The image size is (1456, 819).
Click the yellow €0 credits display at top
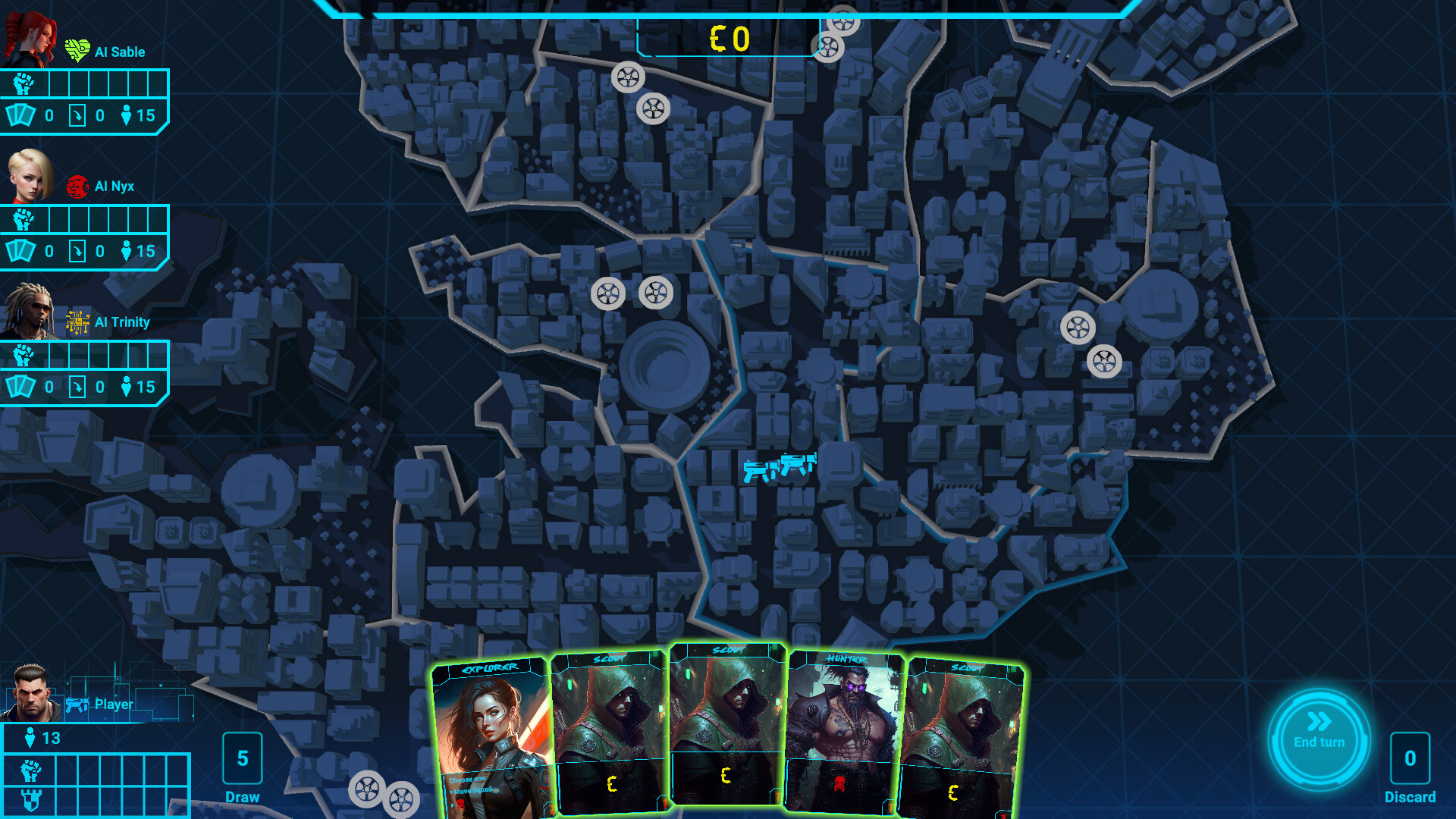coord(730,36)
